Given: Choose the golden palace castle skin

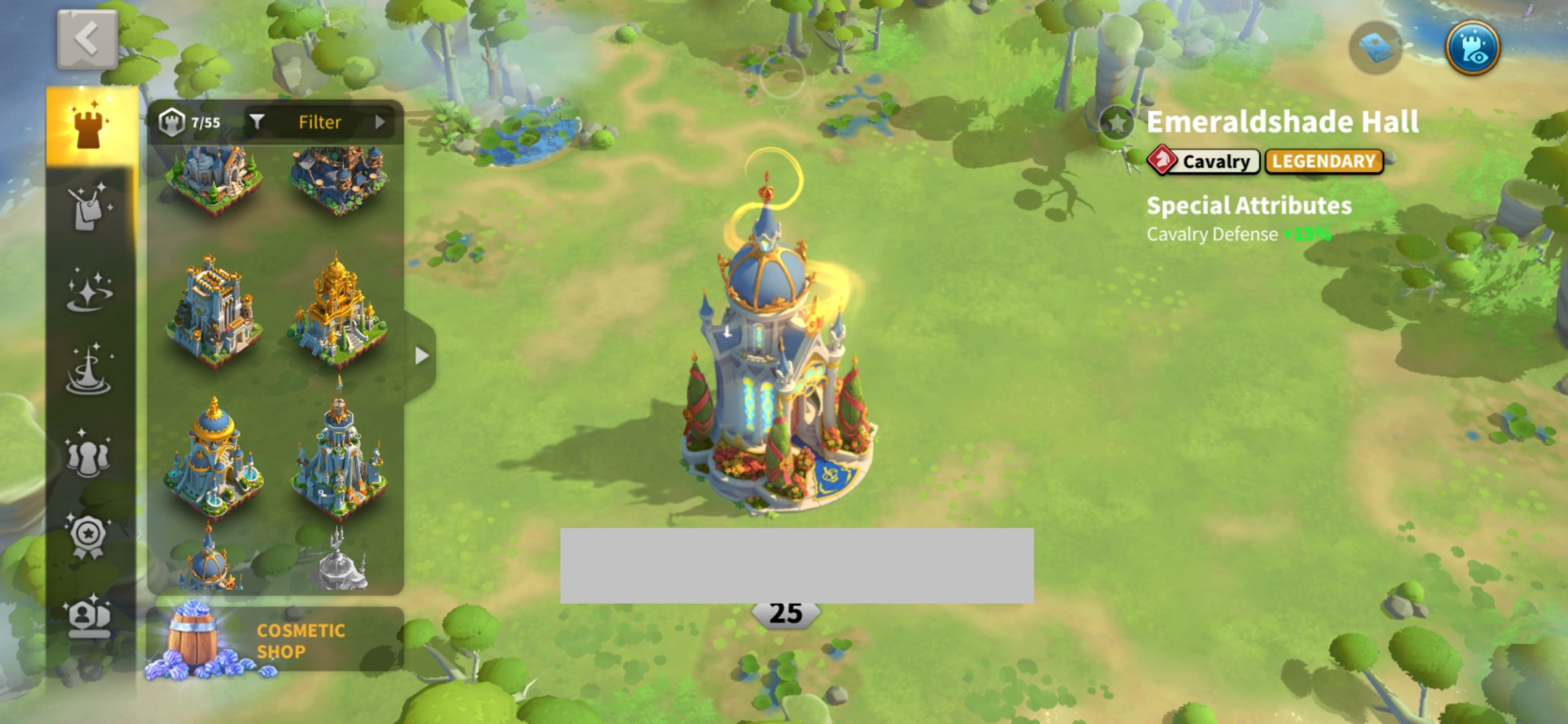Looking at the screenshot, I should [337, 310].
